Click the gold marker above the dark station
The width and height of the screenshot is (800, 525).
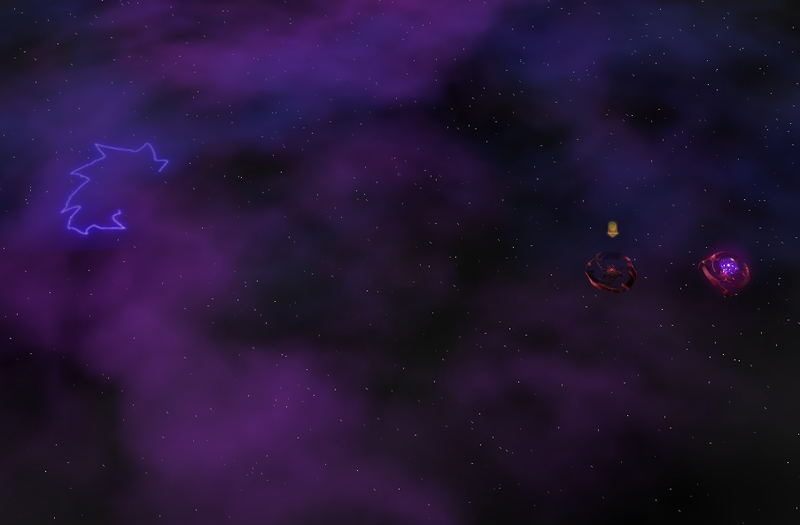click(x=612, y=230)
